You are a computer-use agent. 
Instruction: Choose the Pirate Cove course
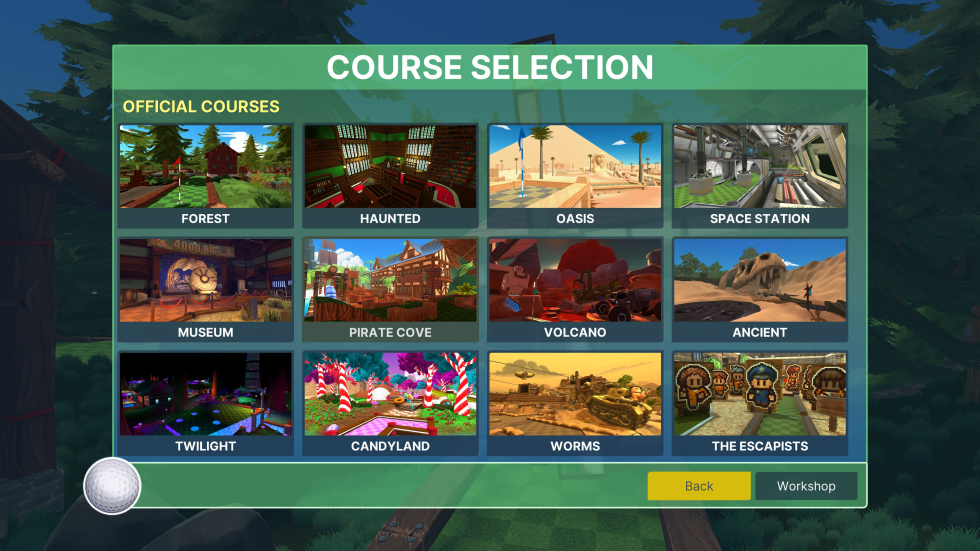point(390,289)
